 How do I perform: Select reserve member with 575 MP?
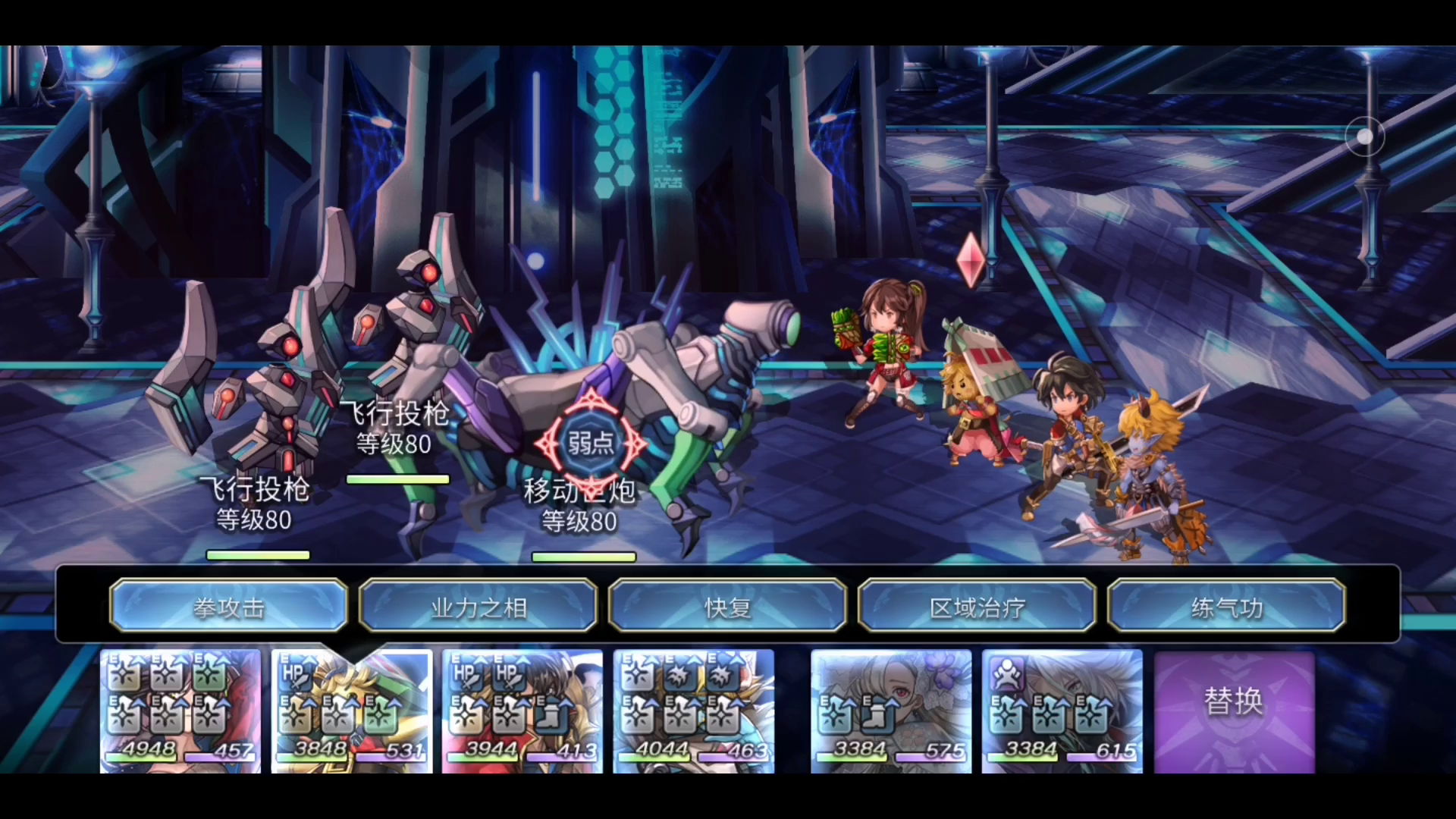[x=891, y=711]
